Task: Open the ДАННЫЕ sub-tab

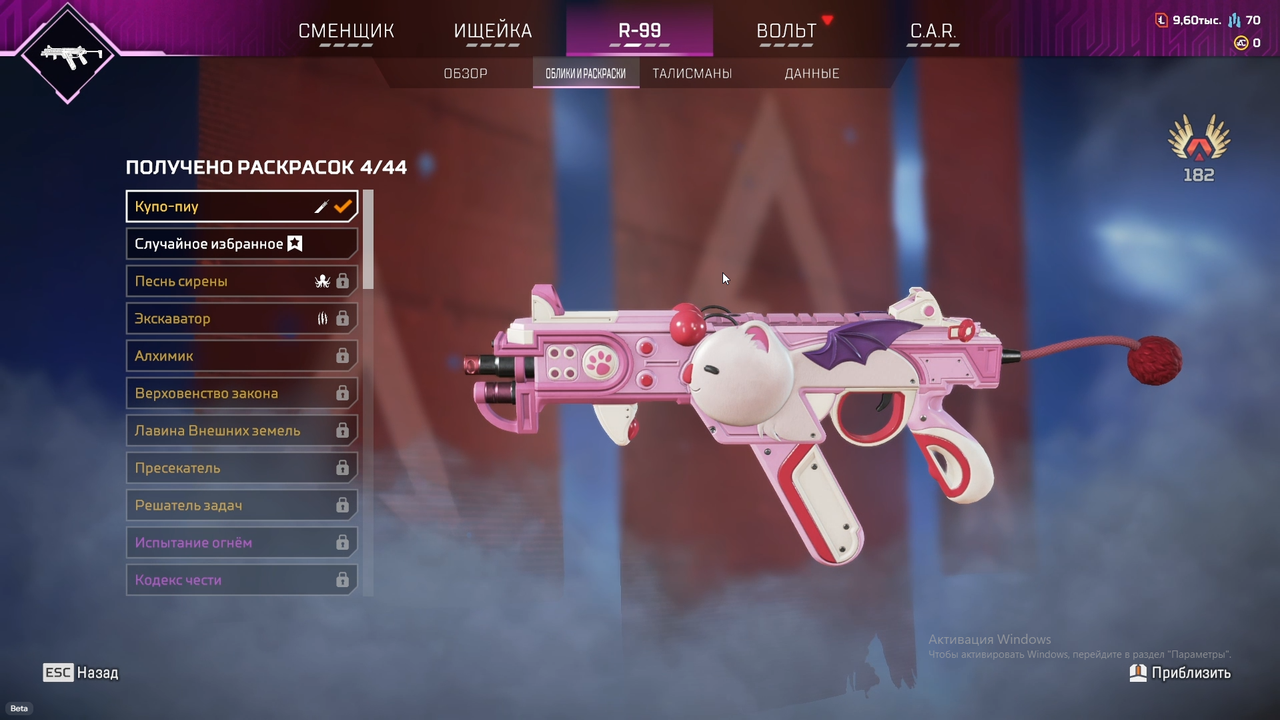Action: (x=811, y=73)
